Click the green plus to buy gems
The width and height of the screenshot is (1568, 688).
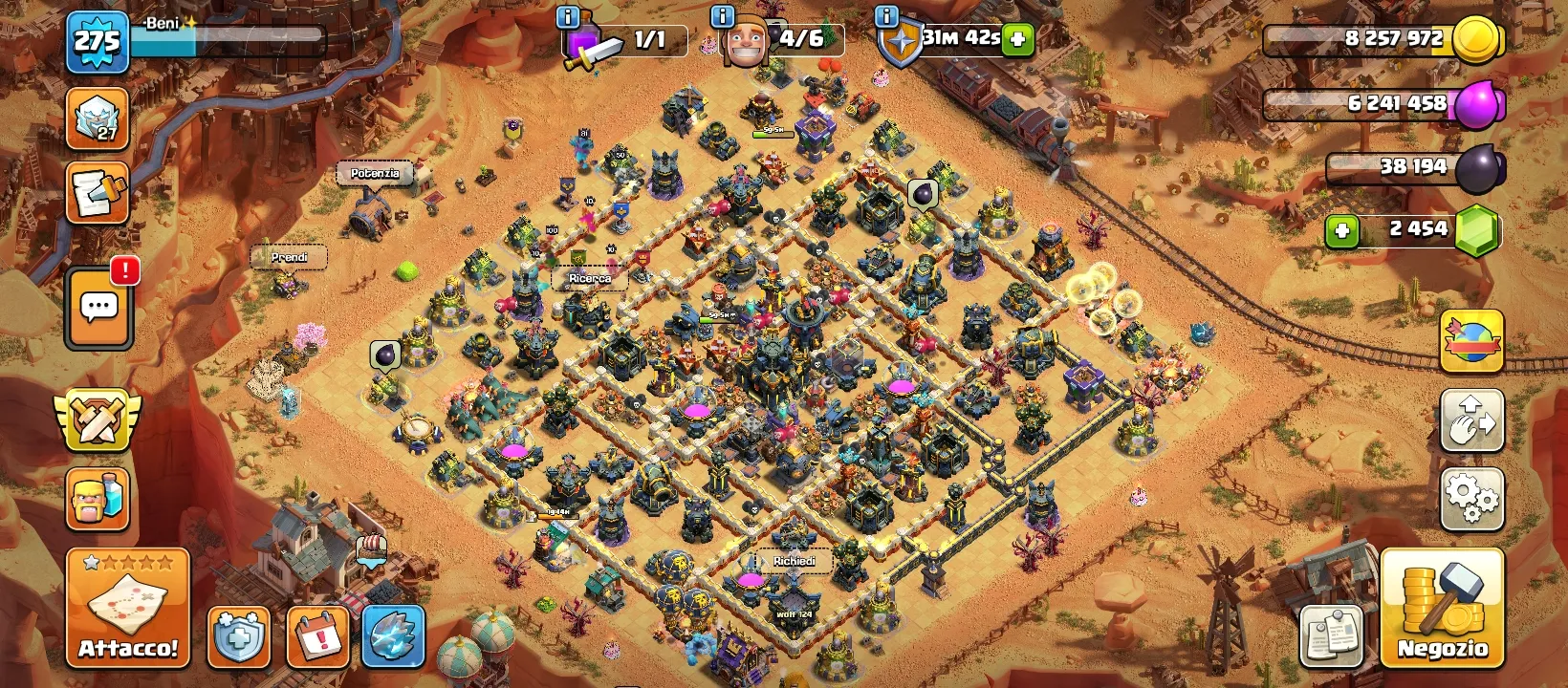click(1344, 228)
